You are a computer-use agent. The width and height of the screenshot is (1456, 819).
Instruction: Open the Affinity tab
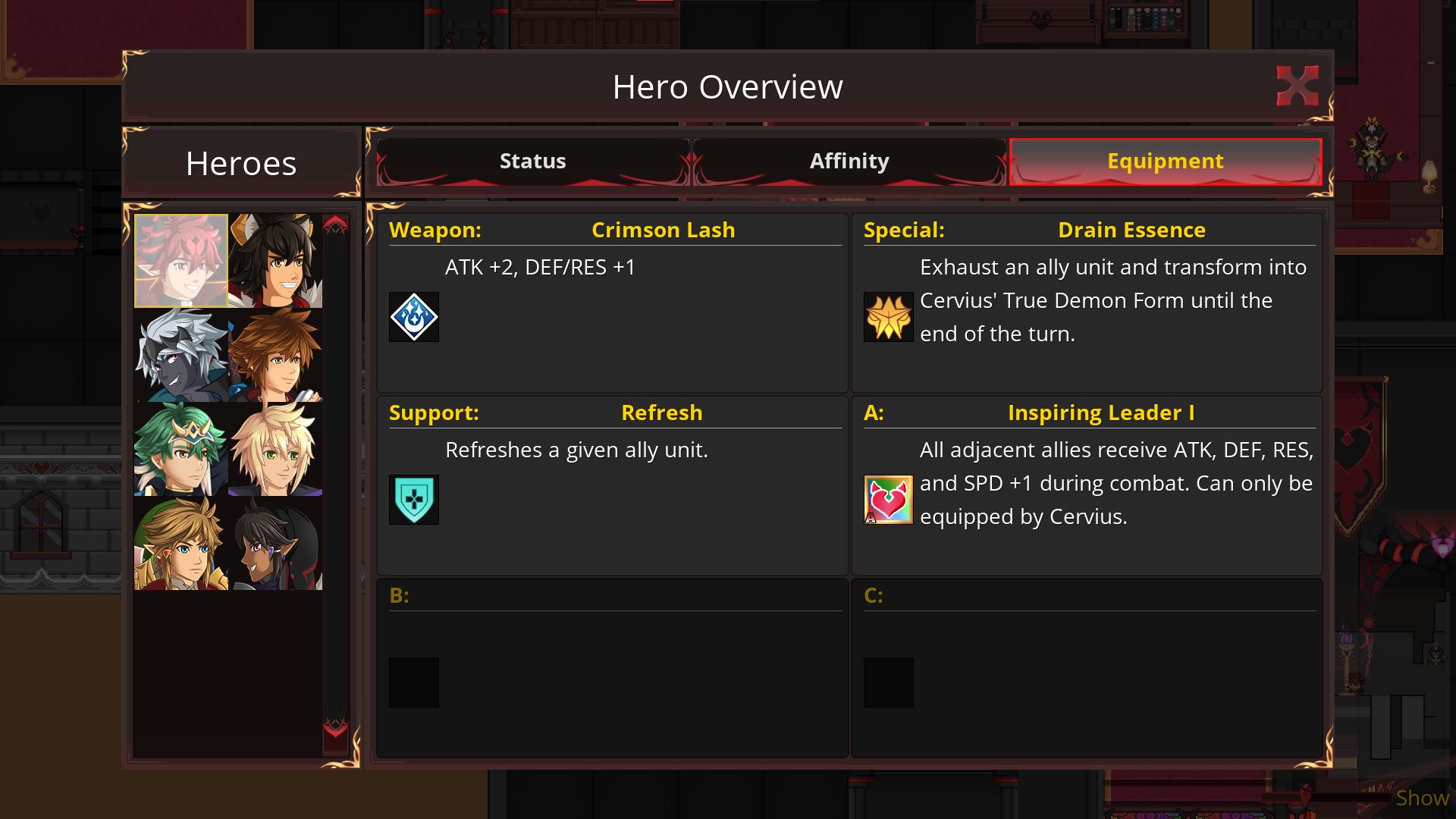(x=849, y=162)
